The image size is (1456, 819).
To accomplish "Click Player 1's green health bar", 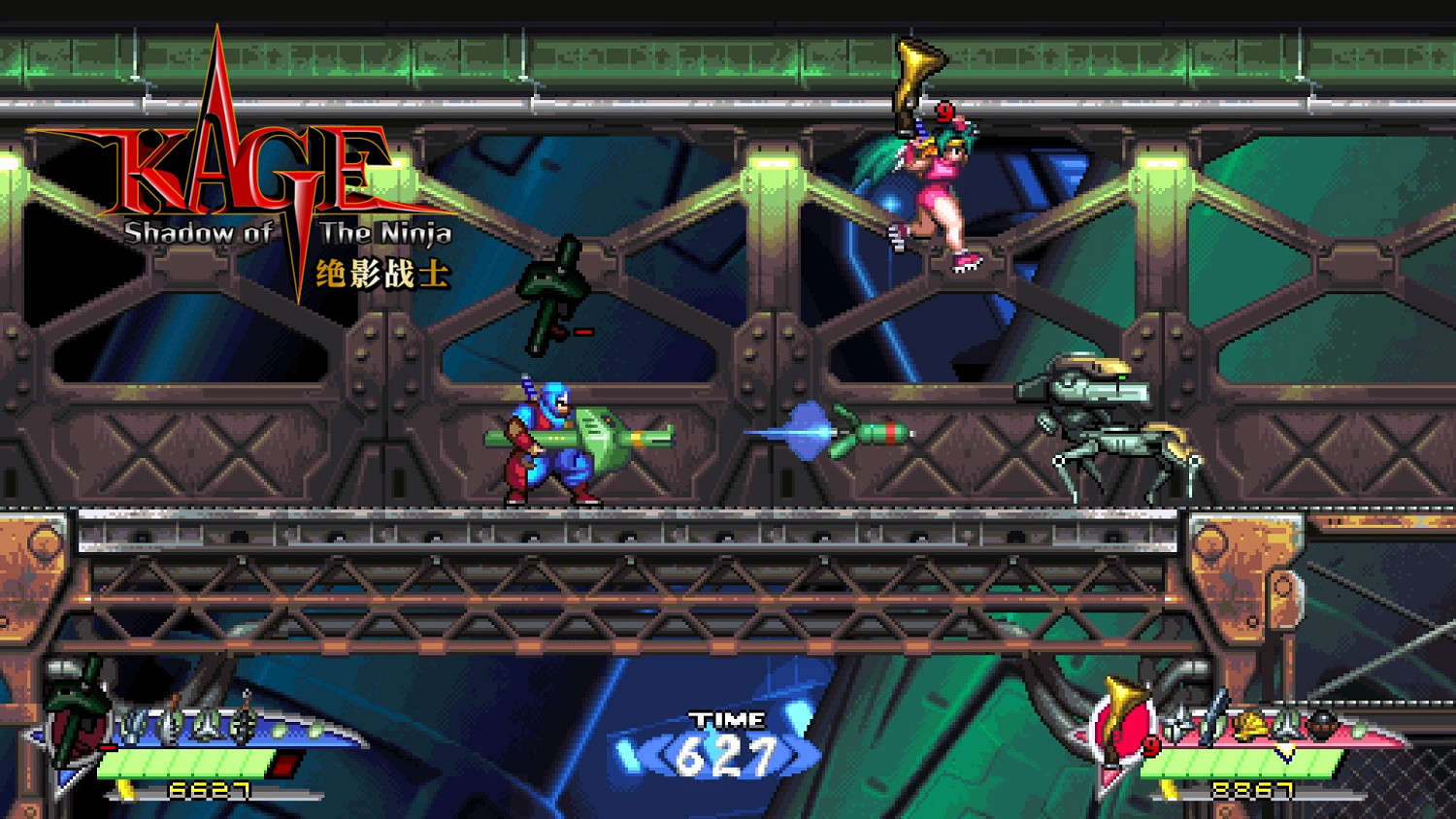I will click(184, 765).
